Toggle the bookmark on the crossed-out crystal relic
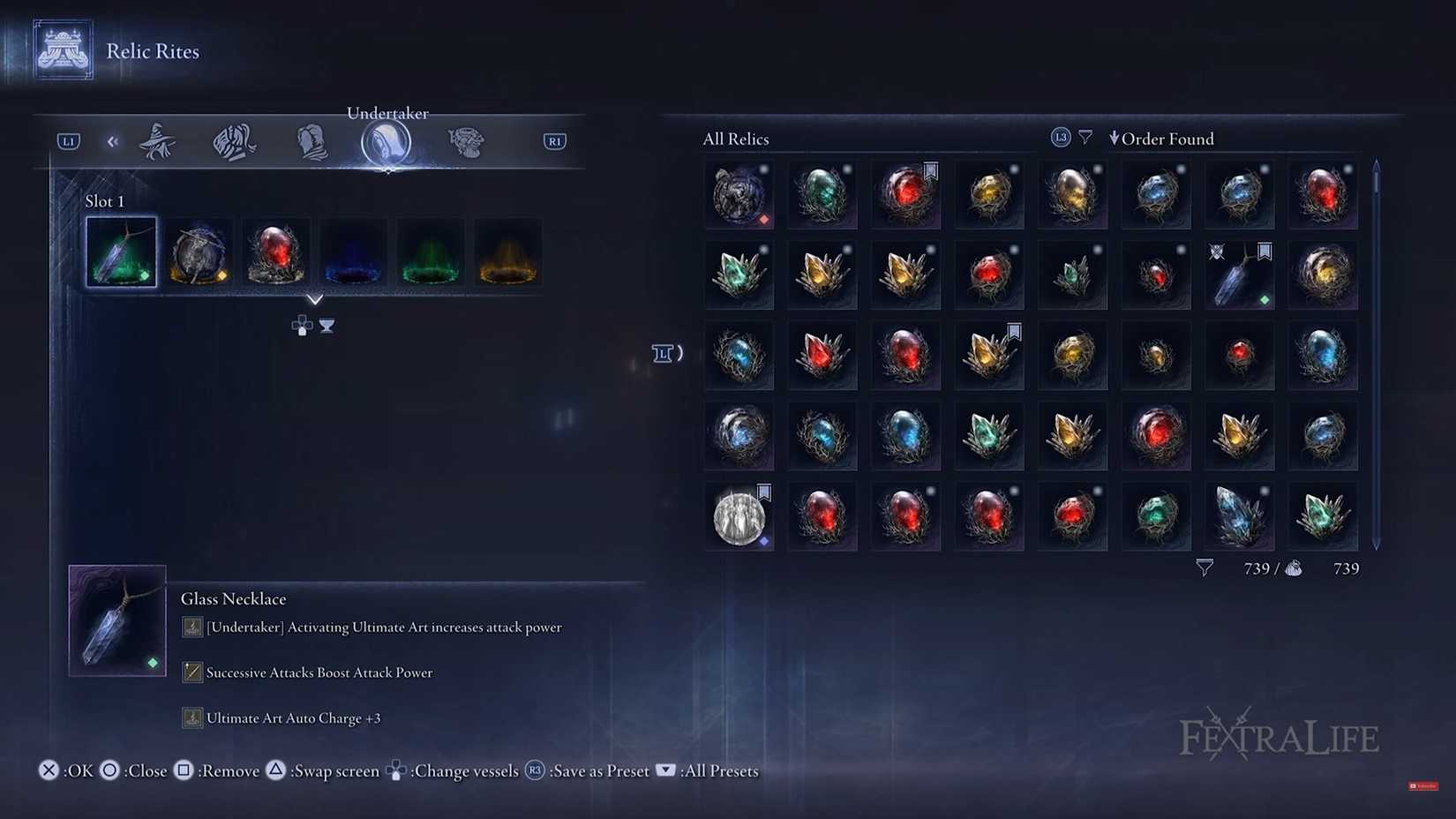This screenshot has height=819, width=1456. (1265, 252)
